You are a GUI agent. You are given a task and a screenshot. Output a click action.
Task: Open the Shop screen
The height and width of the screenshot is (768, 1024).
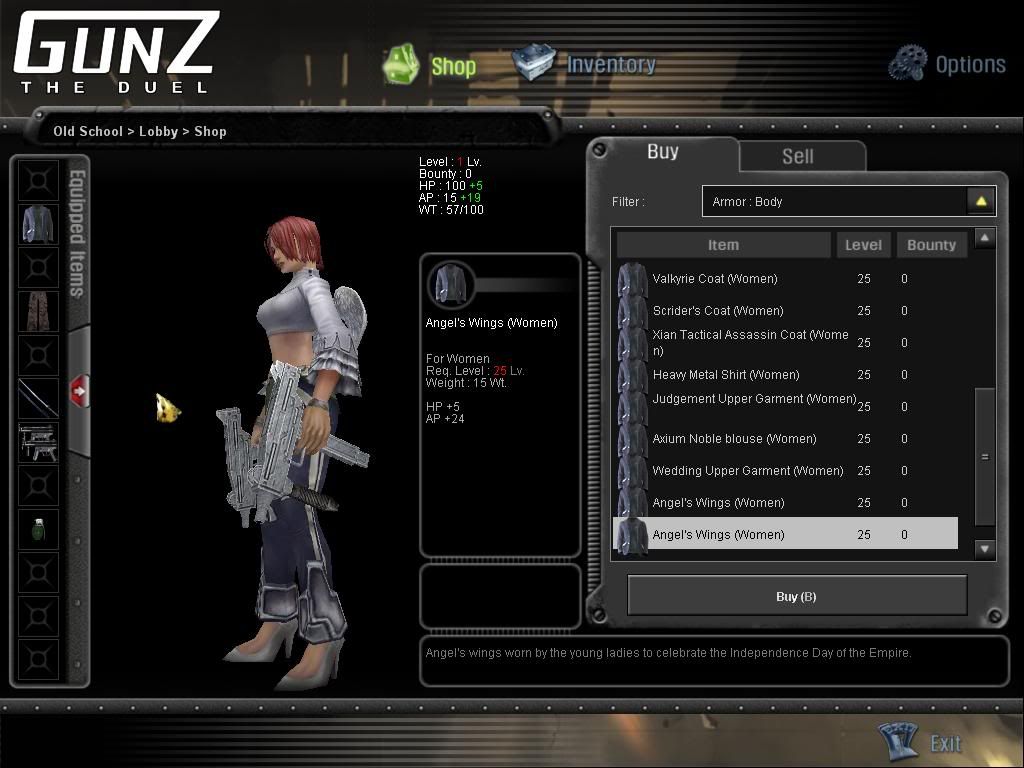click(431, 66)
